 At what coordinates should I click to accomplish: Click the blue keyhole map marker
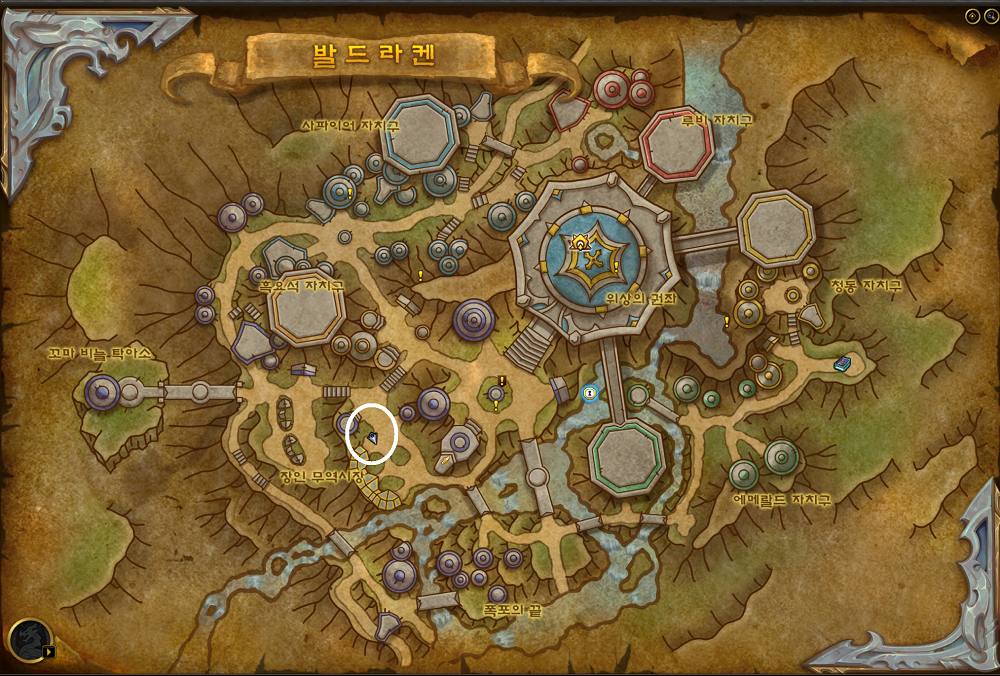pos(590,394)
